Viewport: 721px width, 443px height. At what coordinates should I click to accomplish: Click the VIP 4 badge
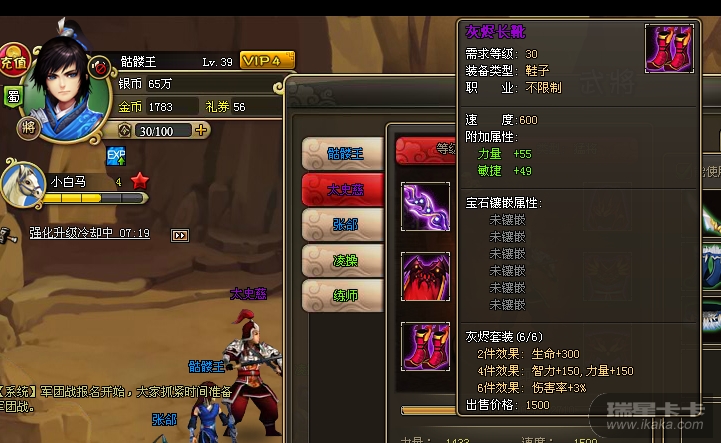point(267,61)
